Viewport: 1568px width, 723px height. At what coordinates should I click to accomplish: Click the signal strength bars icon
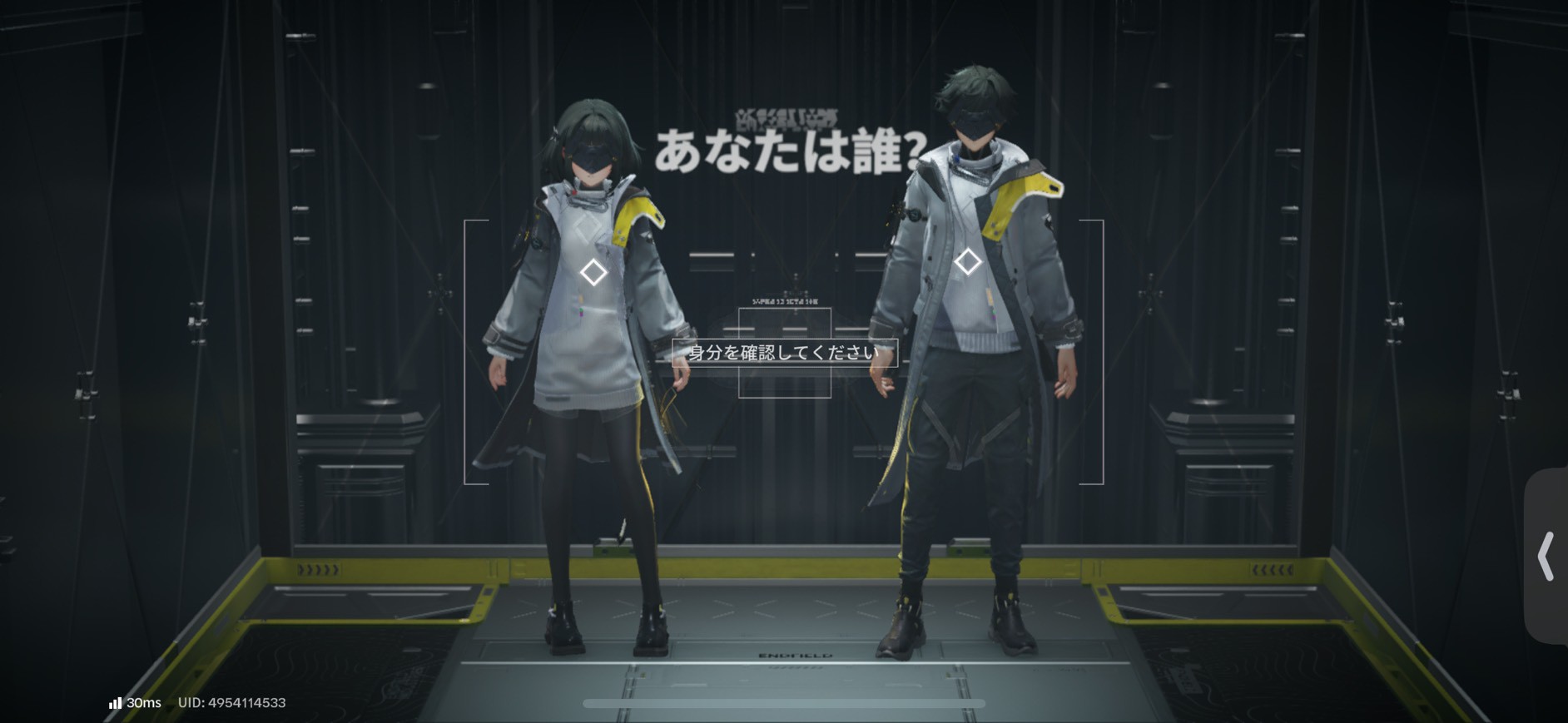pyautogui.click(x=114, y=703)
